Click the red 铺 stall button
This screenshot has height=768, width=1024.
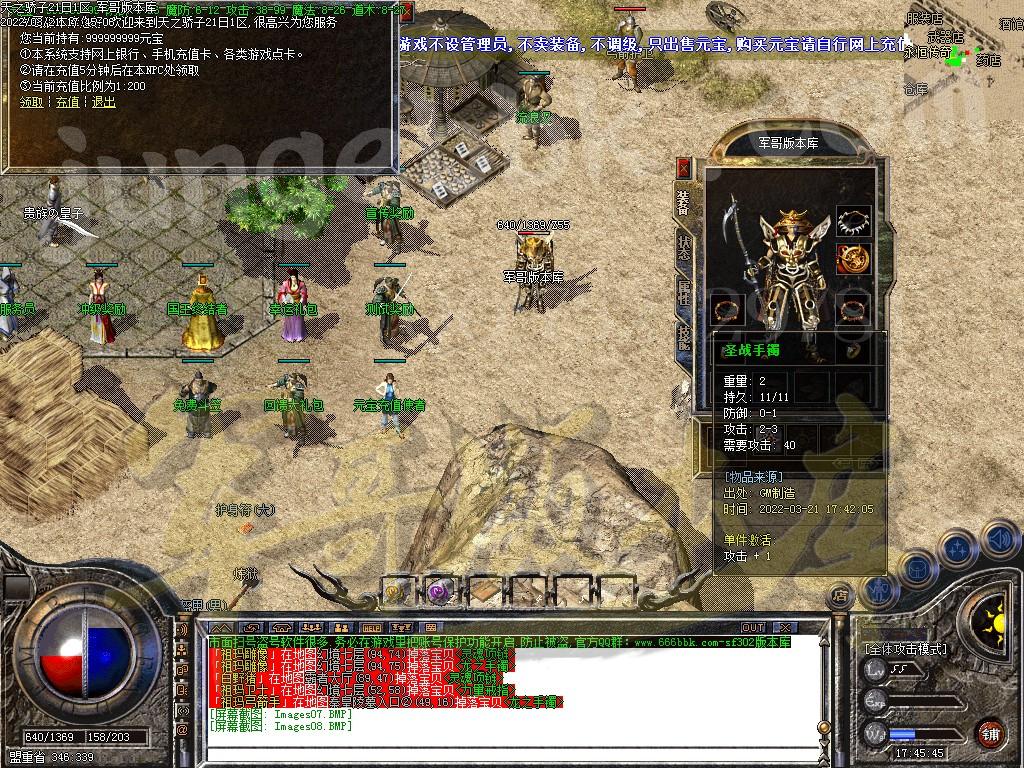(989, 732)
